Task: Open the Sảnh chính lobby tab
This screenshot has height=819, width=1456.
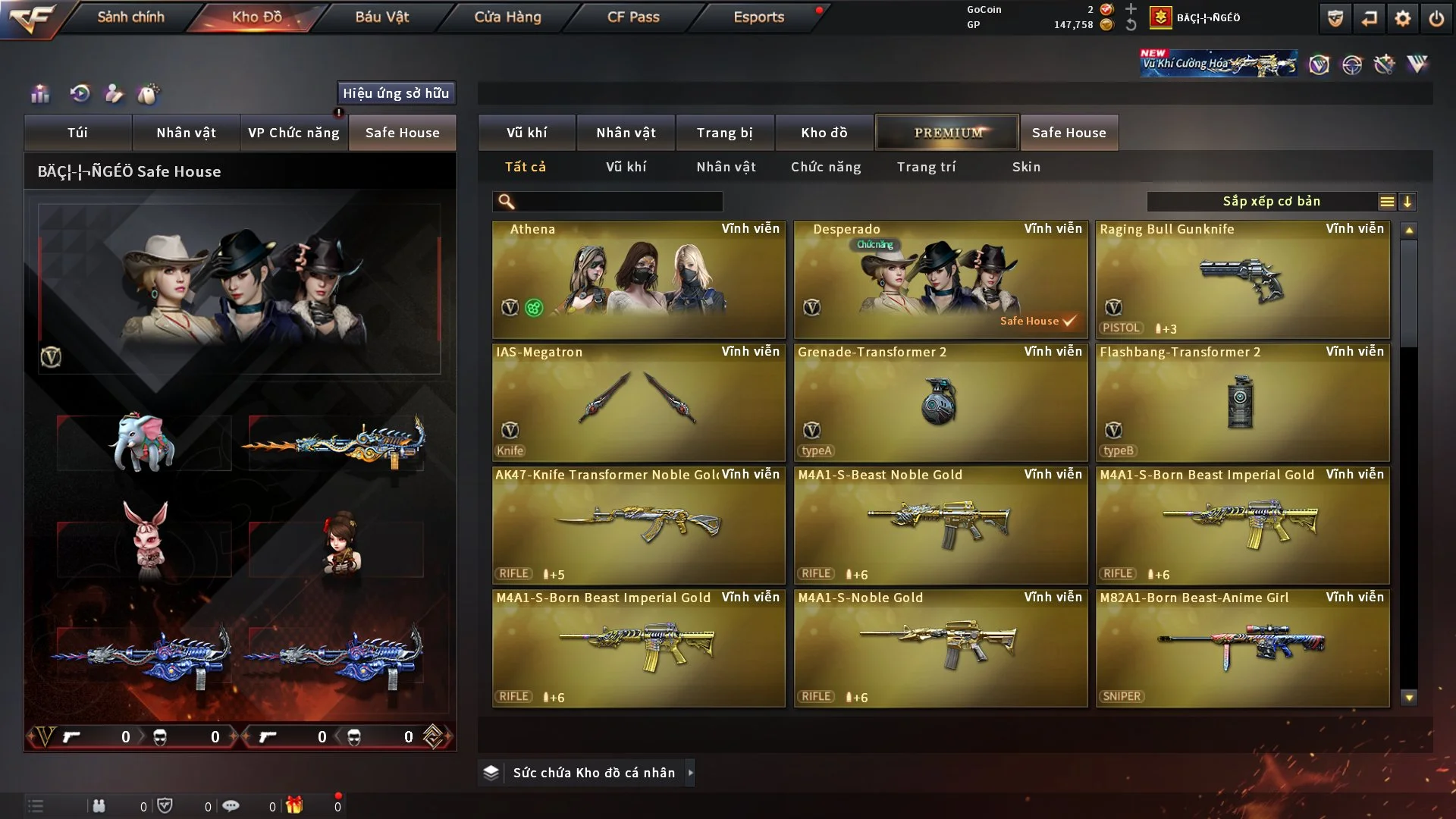Action: point(130,17)
